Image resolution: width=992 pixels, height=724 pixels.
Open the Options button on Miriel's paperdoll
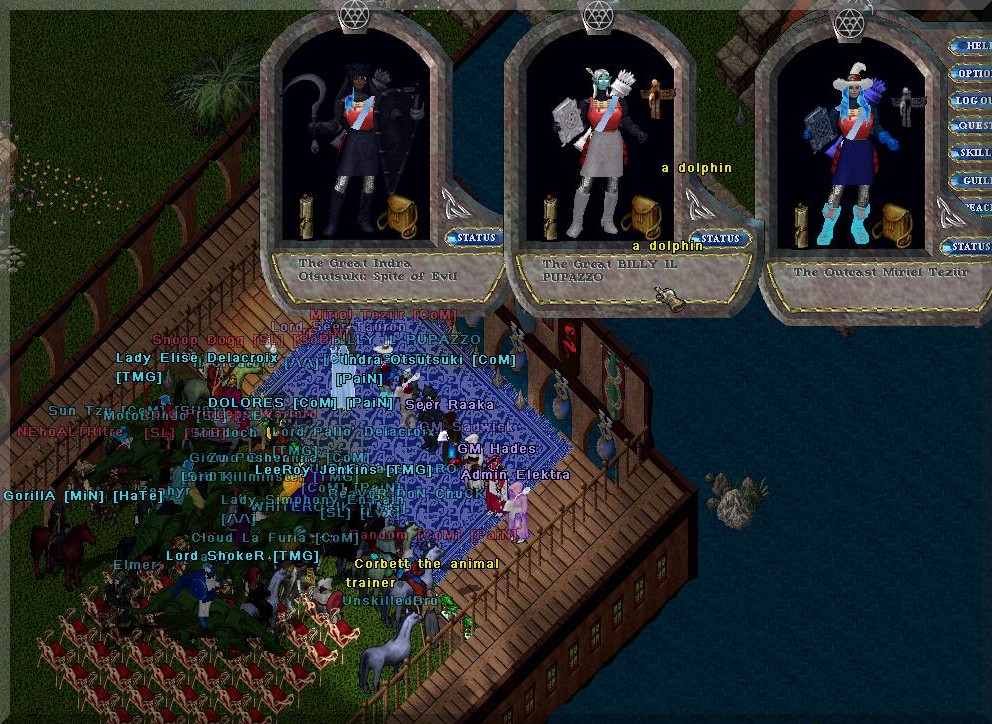[972, 73]
